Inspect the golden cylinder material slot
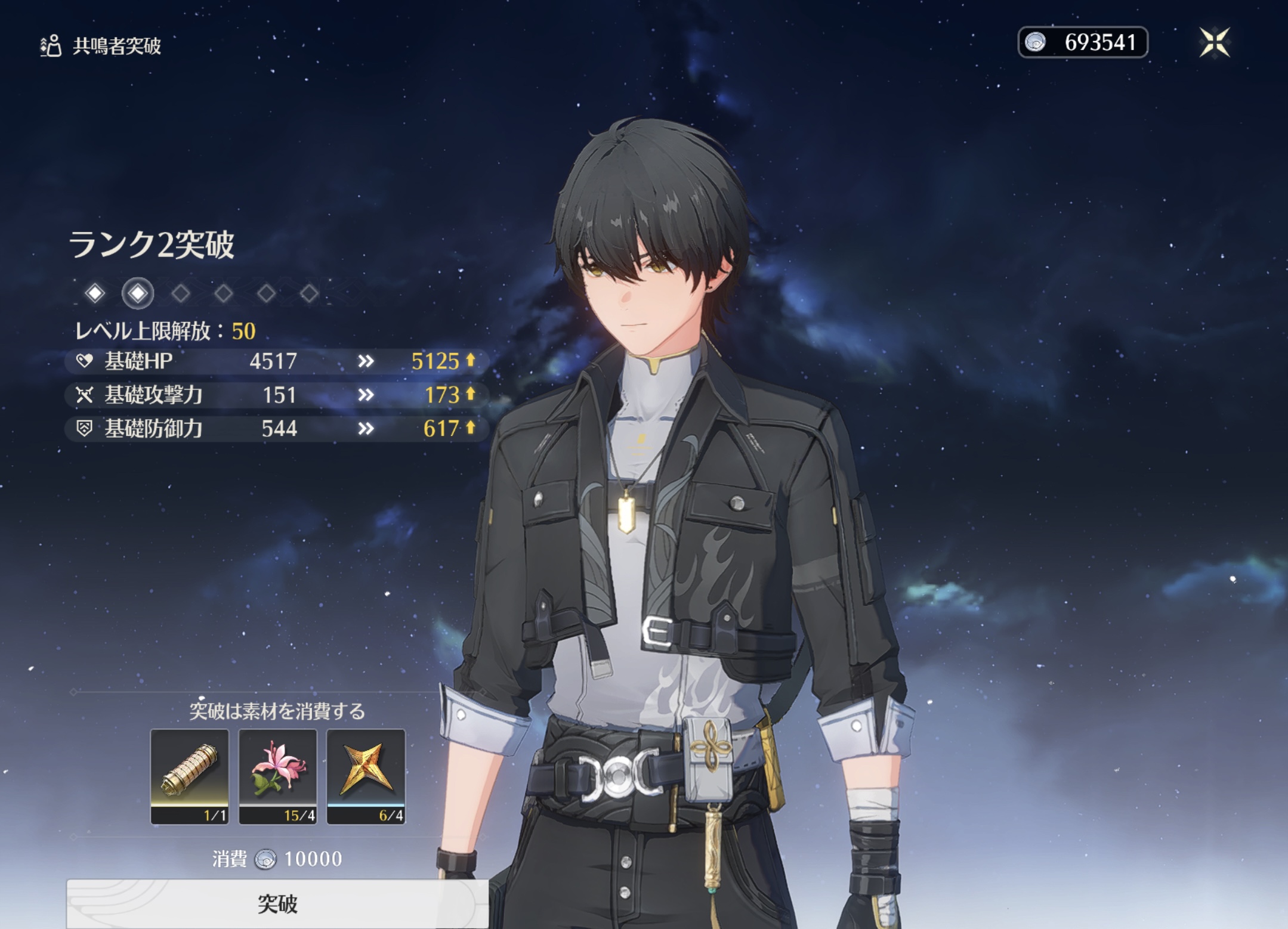Image resolution: width=1288 pixels, height=929 pixels. click(x=190, y=776)
